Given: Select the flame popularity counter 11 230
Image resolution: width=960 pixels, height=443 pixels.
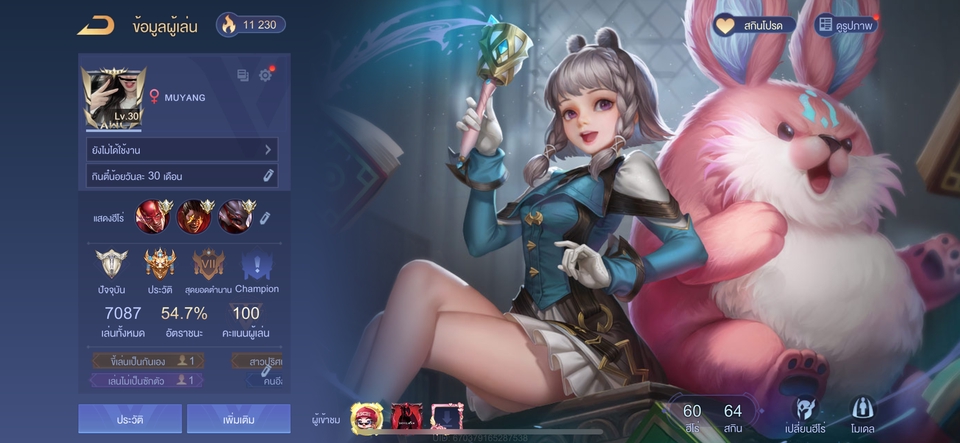Looking at the screenshot, I should tap(252, 25).
